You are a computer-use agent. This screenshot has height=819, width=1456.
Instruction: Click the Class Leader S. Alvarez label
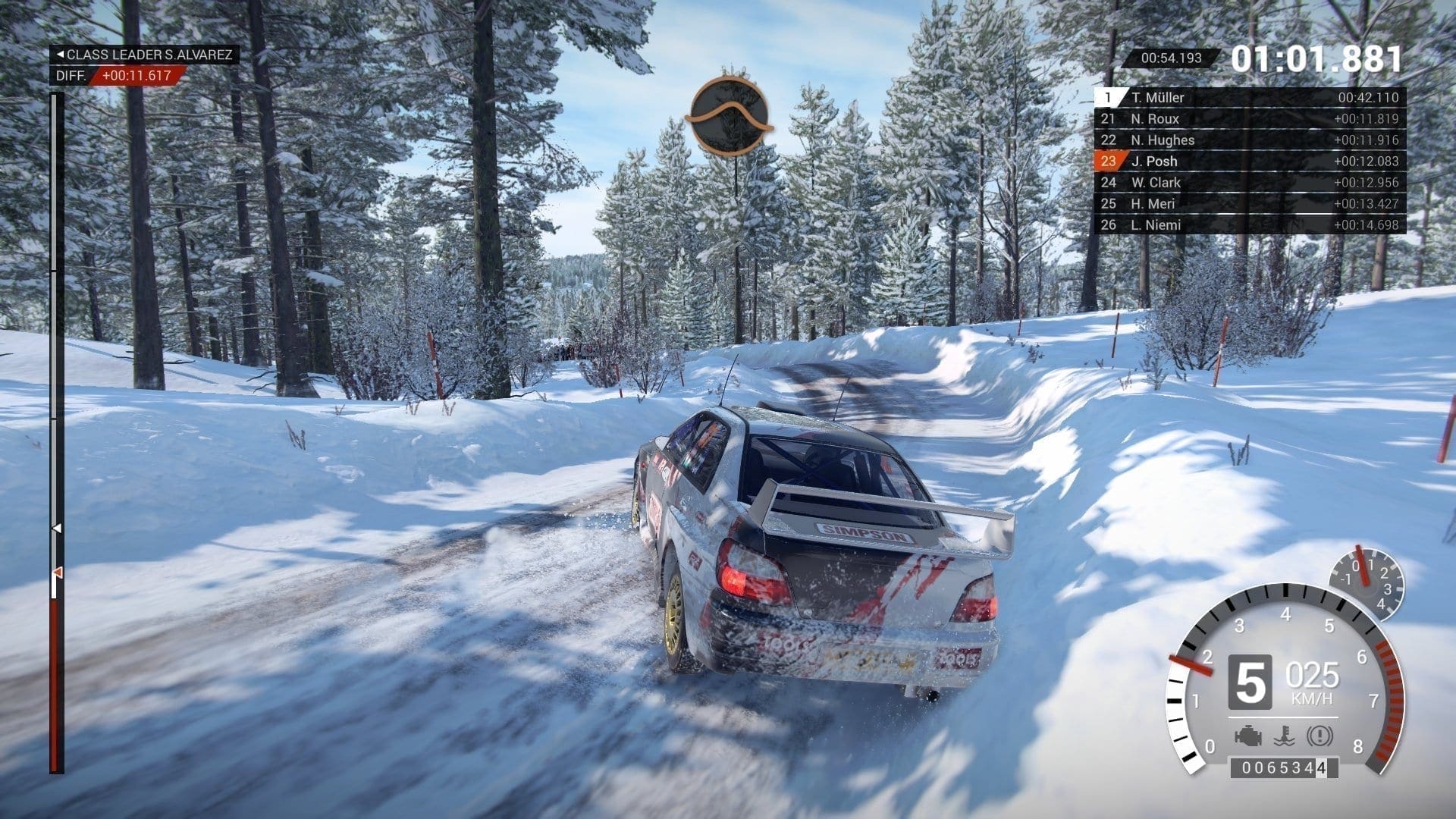(145, 55)
